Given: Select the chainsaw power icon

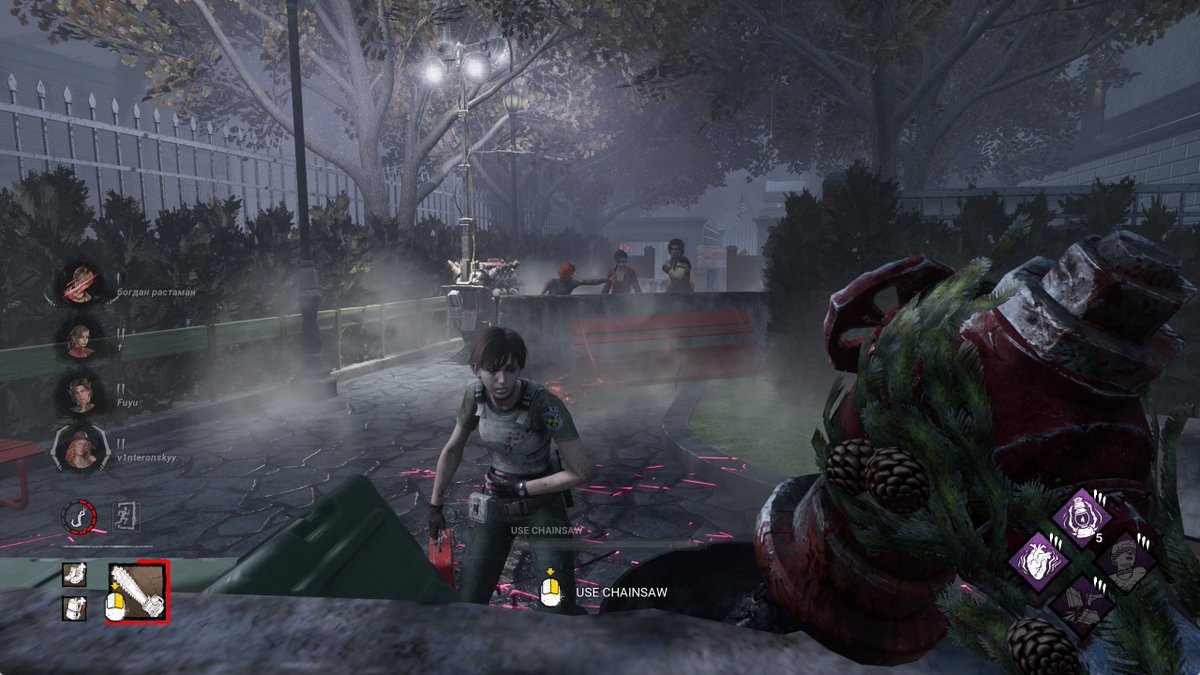Looking at the screenshot, I should pyautogui.click(x=137, y=590).
